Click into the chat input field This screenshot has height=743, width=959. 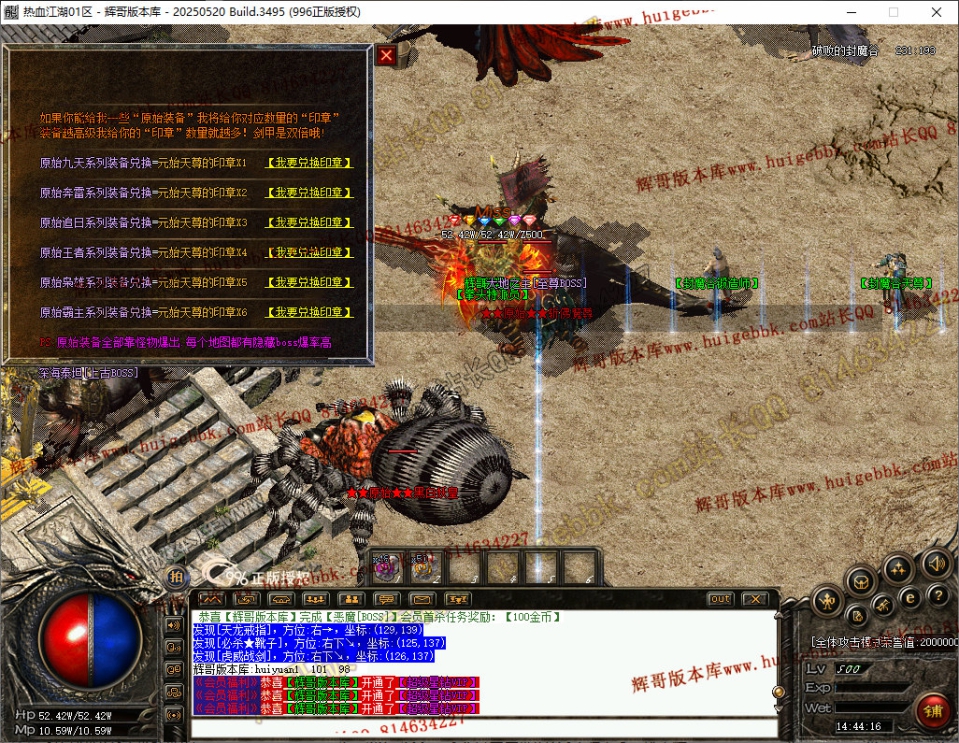tap(480, 727)
